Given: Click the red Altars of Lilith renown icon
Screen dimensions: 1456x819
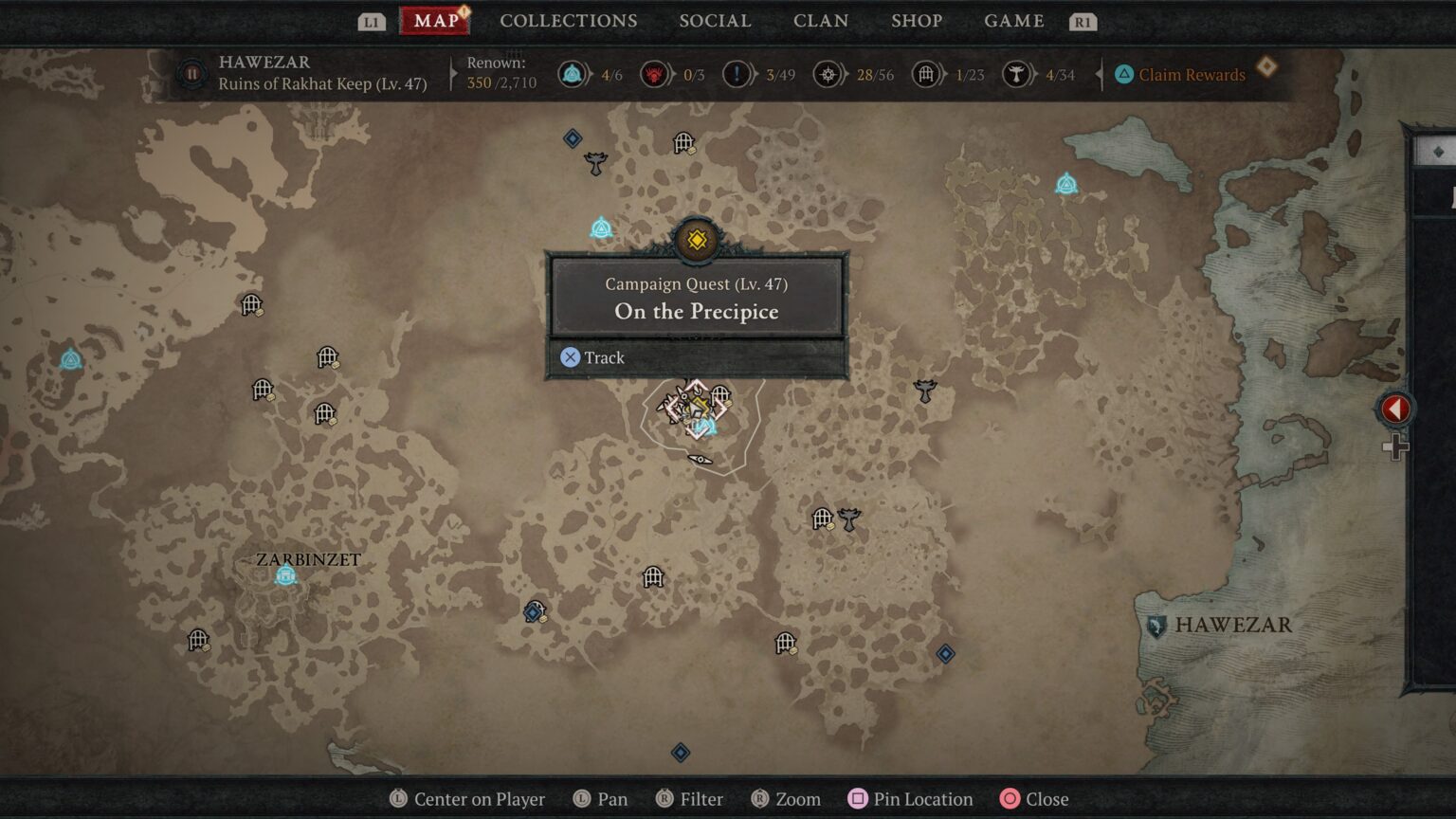Looking at the screenshot, I should pyautogui.click(x=653, y=73).
